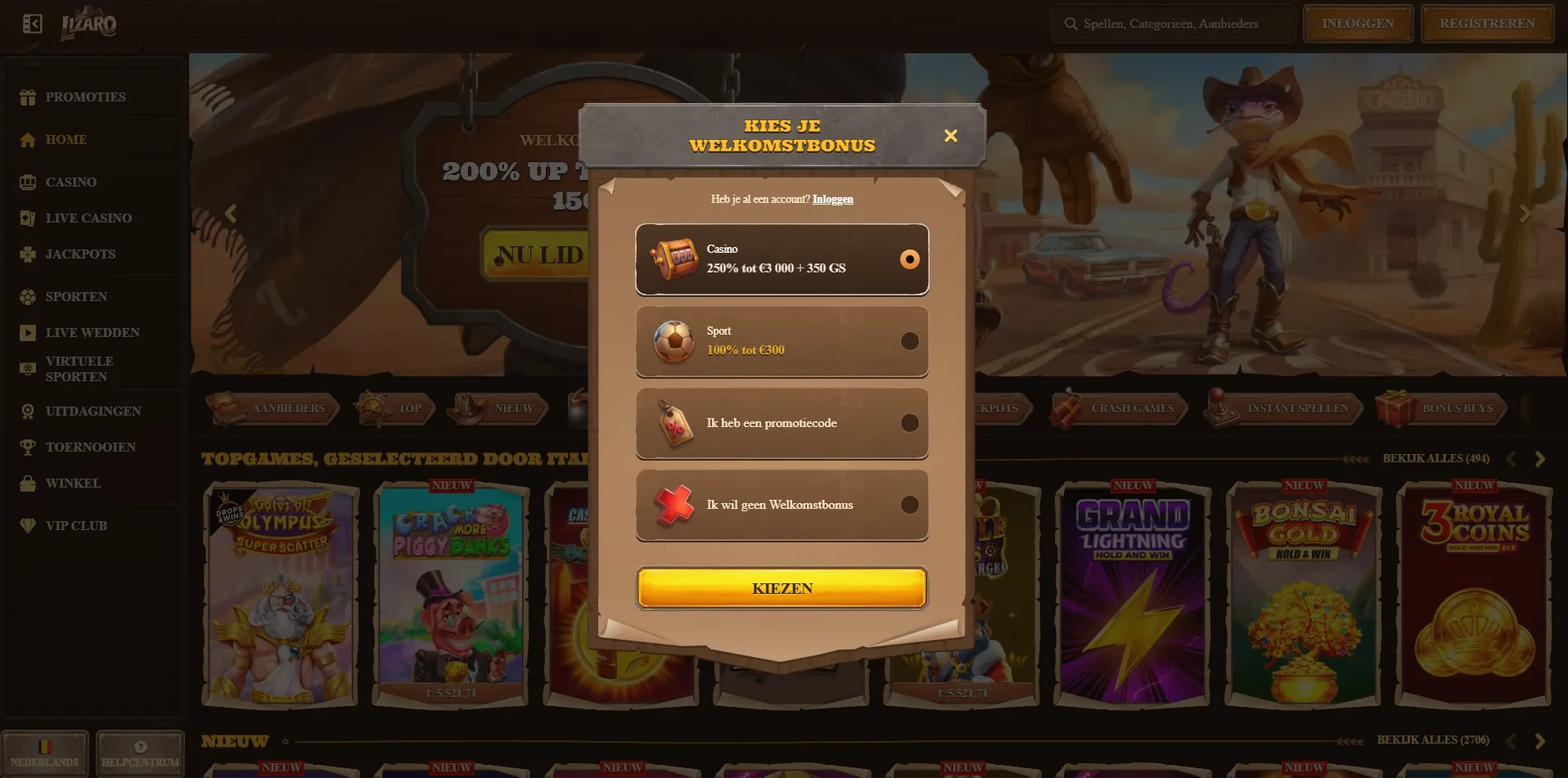Image resolution: width=1568 pixels, height=778 pixels.
Task: Collapse the left sidebar
Action: coord(31,23)
